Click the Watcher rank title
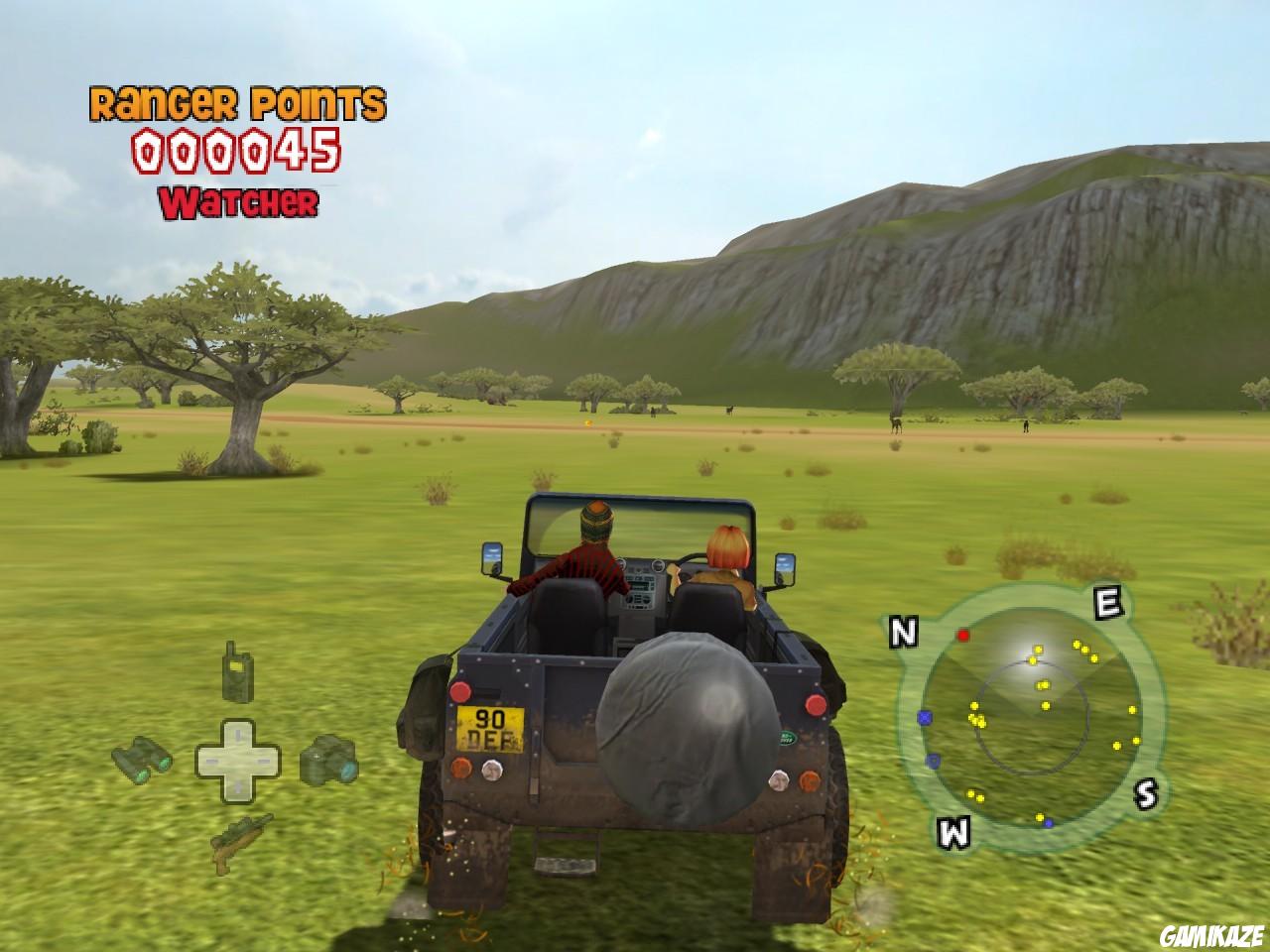 pyautogui.click(x=238, y=201)
